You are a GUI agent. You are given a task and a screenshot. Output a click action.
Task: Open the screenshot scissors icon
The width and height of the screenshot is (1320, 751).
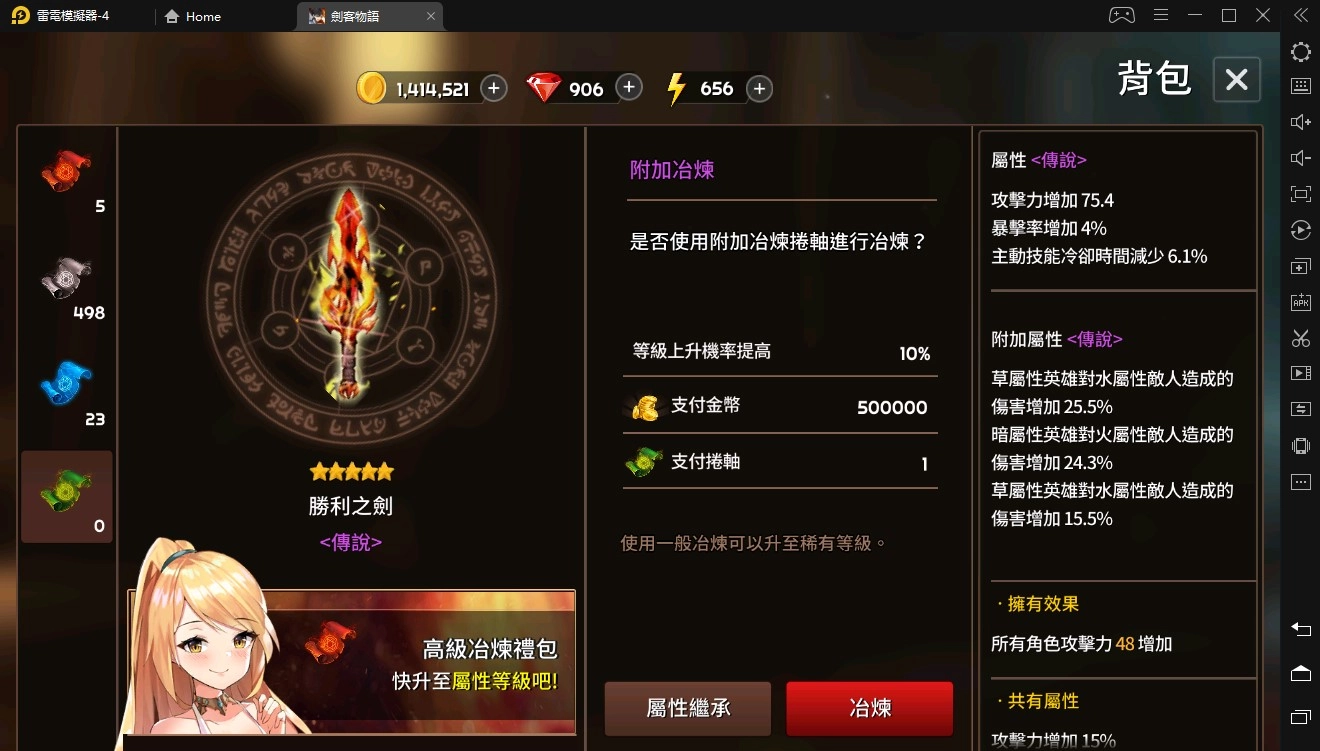click(1300, 338)
